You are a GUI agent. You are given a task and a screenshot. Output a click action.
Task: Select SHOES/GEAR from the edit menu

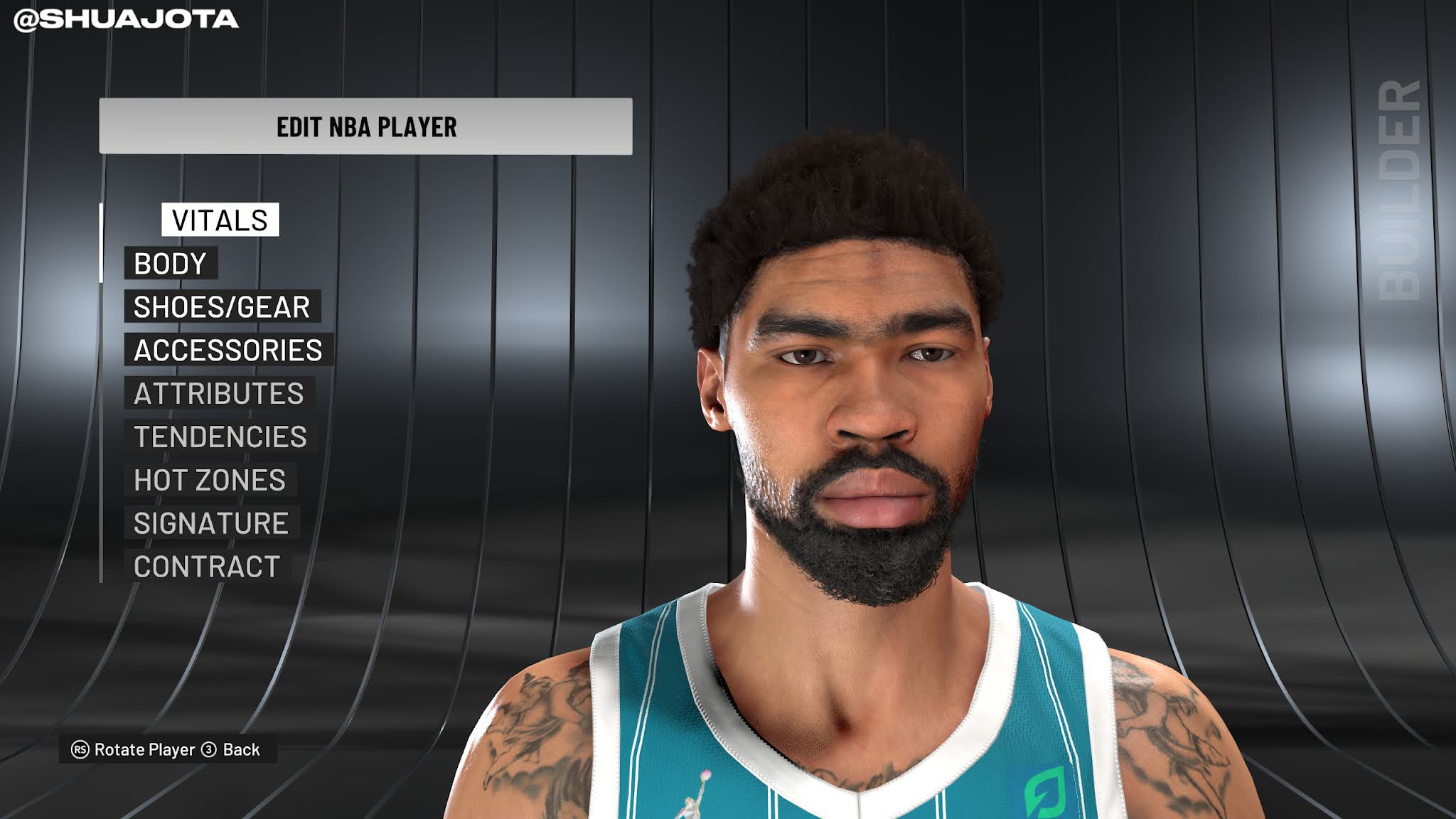[221, 307]
